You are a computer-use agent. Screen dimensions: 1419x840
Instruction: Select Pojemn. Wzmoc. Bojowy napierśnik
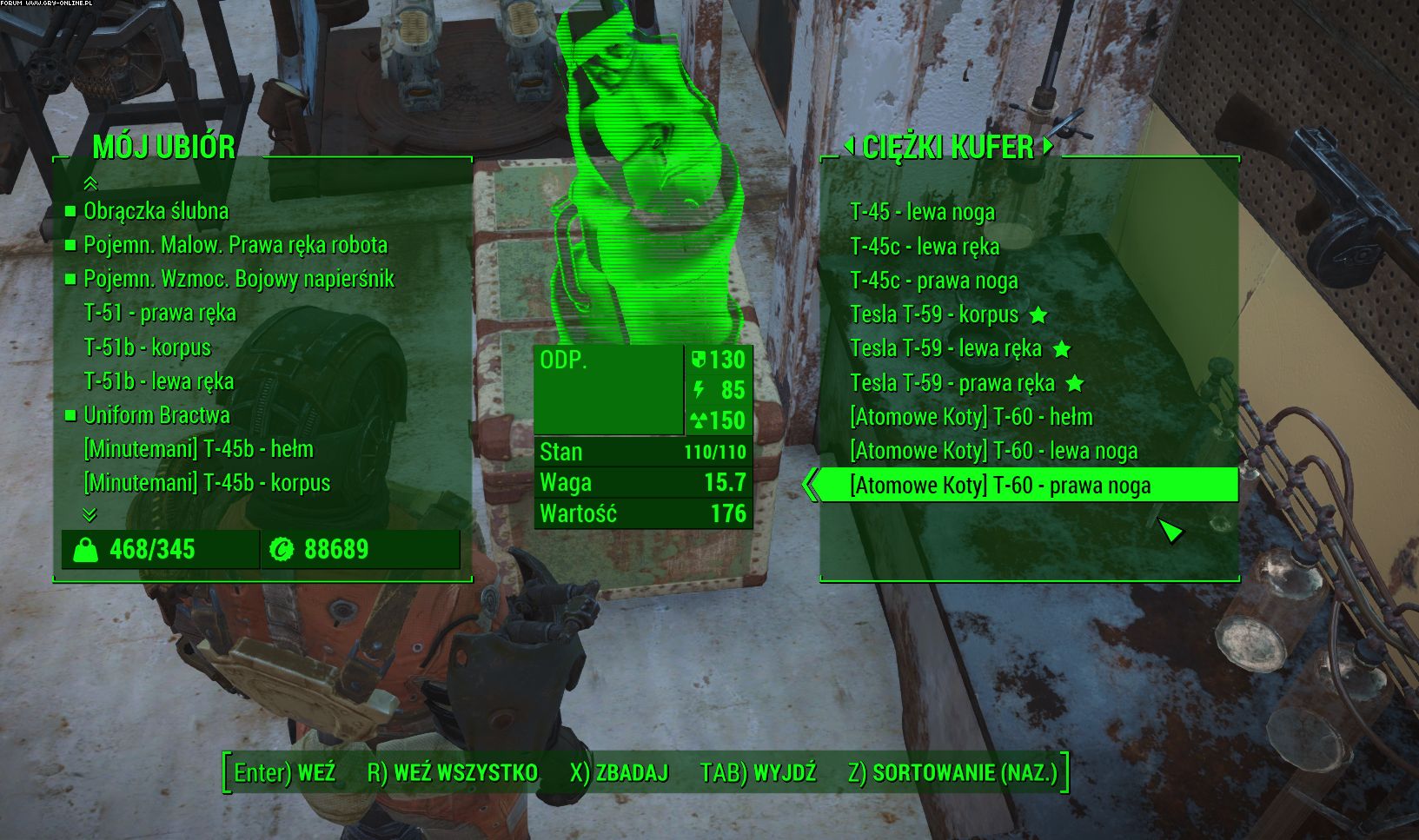coord(238,279)
